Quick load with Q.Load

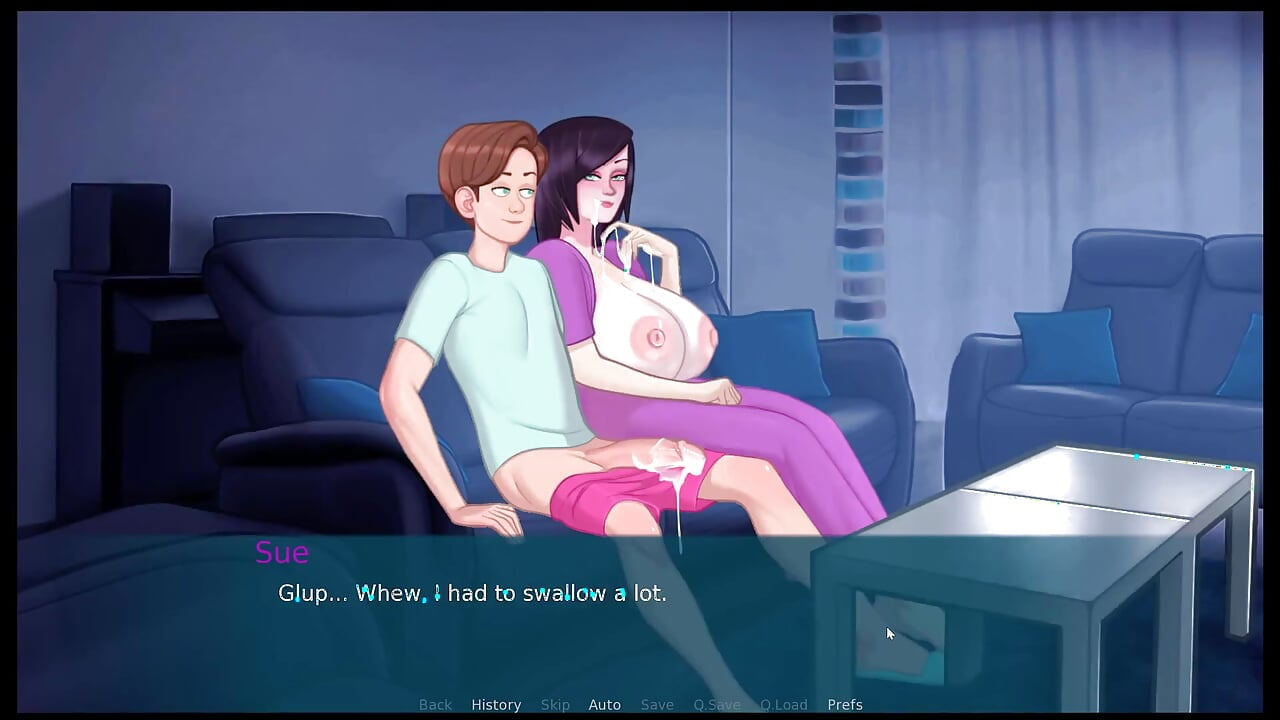[783, 705]
